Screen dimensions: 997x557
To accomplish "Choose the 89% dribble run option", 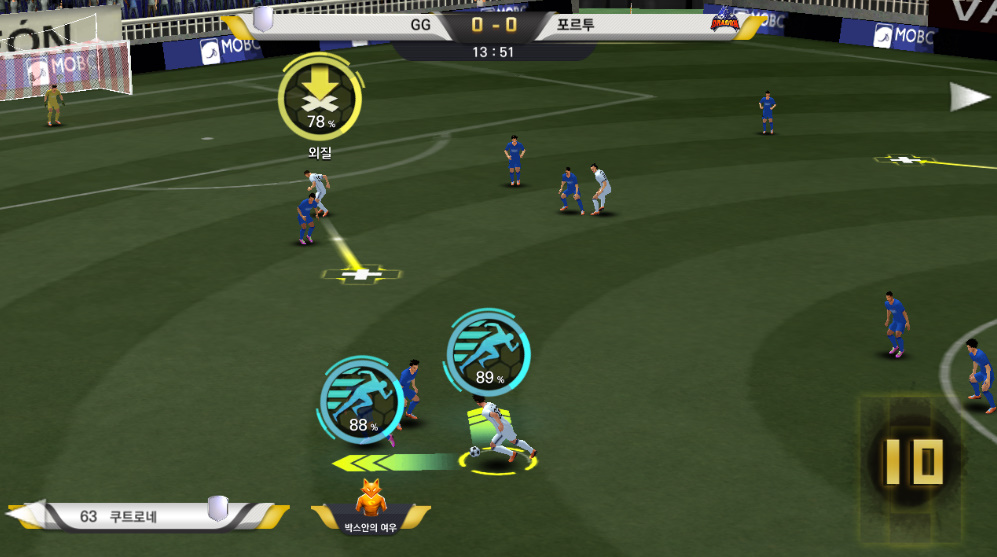I will pyautogui.click(x=488, y=350).
